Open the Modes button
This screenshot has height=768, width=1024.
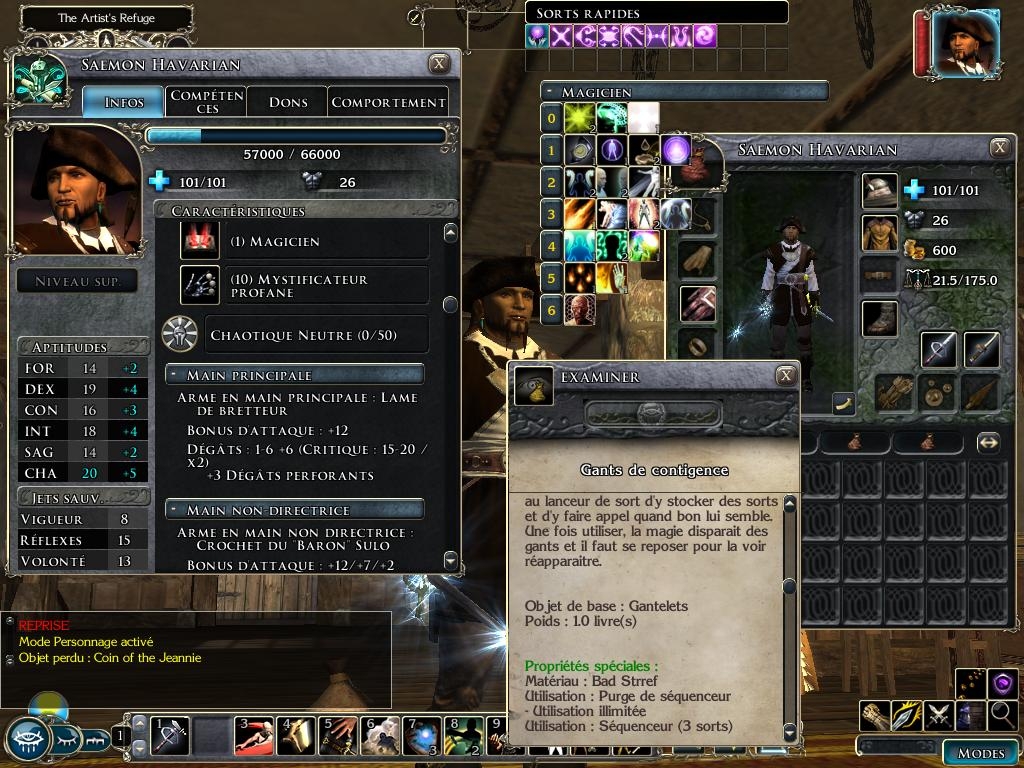[x=980, y=753]
